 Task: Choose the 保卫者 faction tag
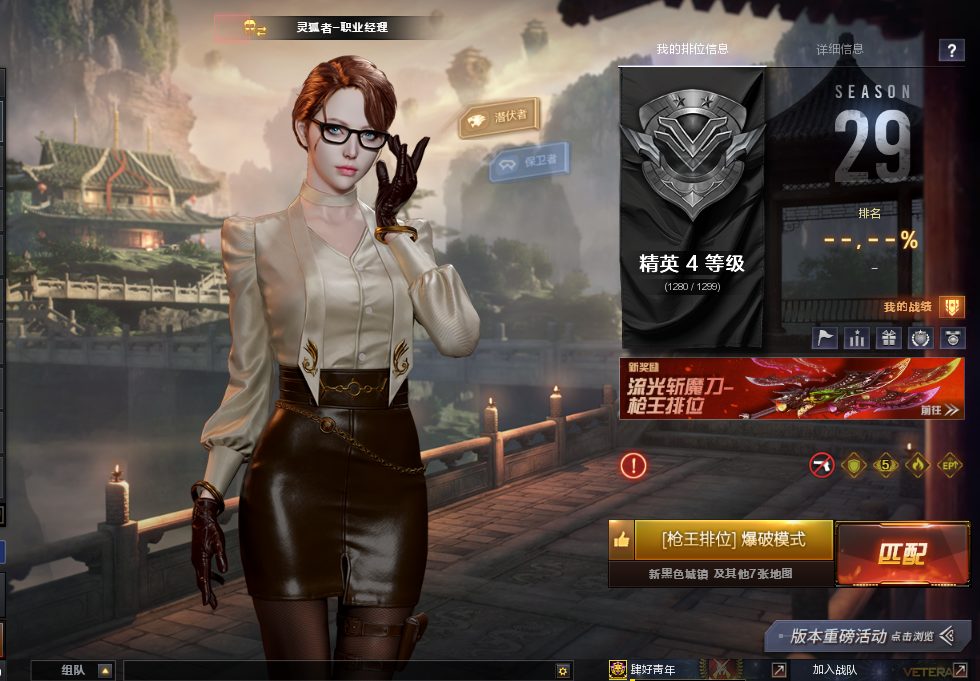pyautogui.click(x=530, y=161)
